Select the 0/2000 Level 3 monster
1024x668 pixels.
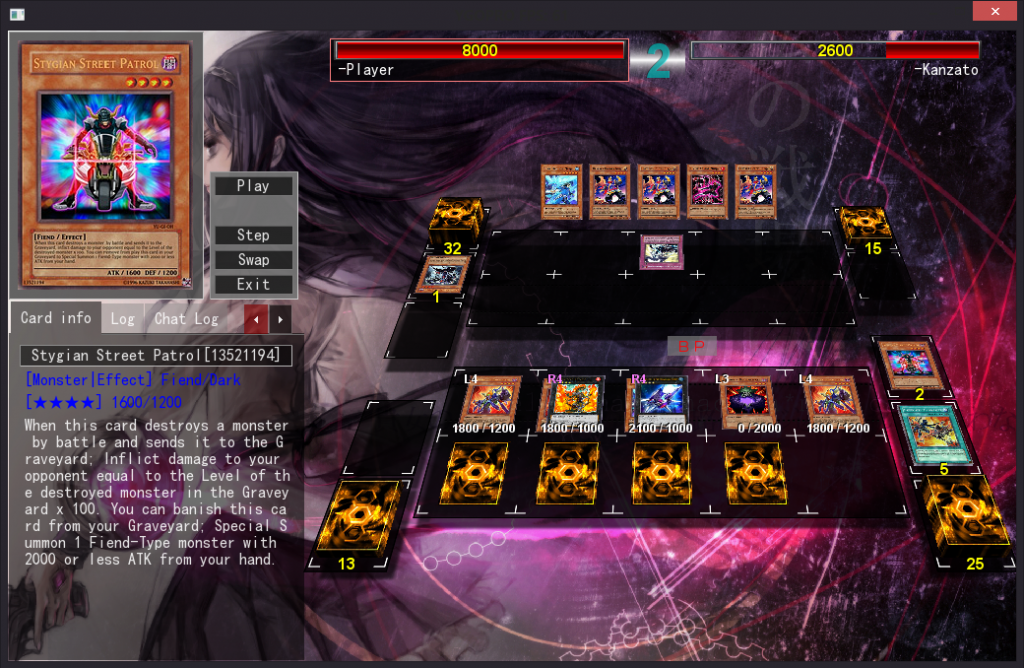(x=747, y=401)
